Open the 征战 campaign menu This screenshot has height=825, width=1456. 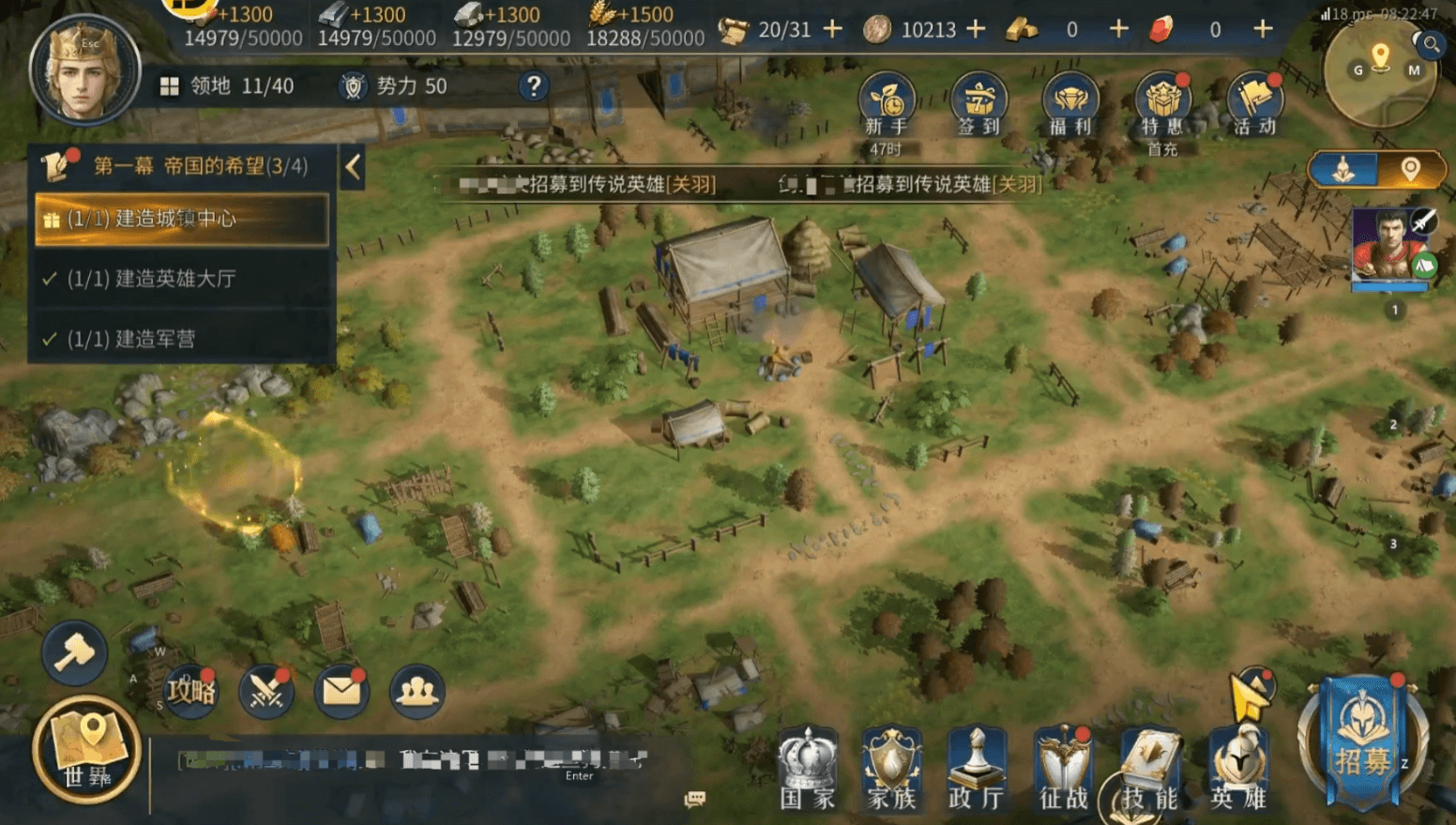[1063, 770]
